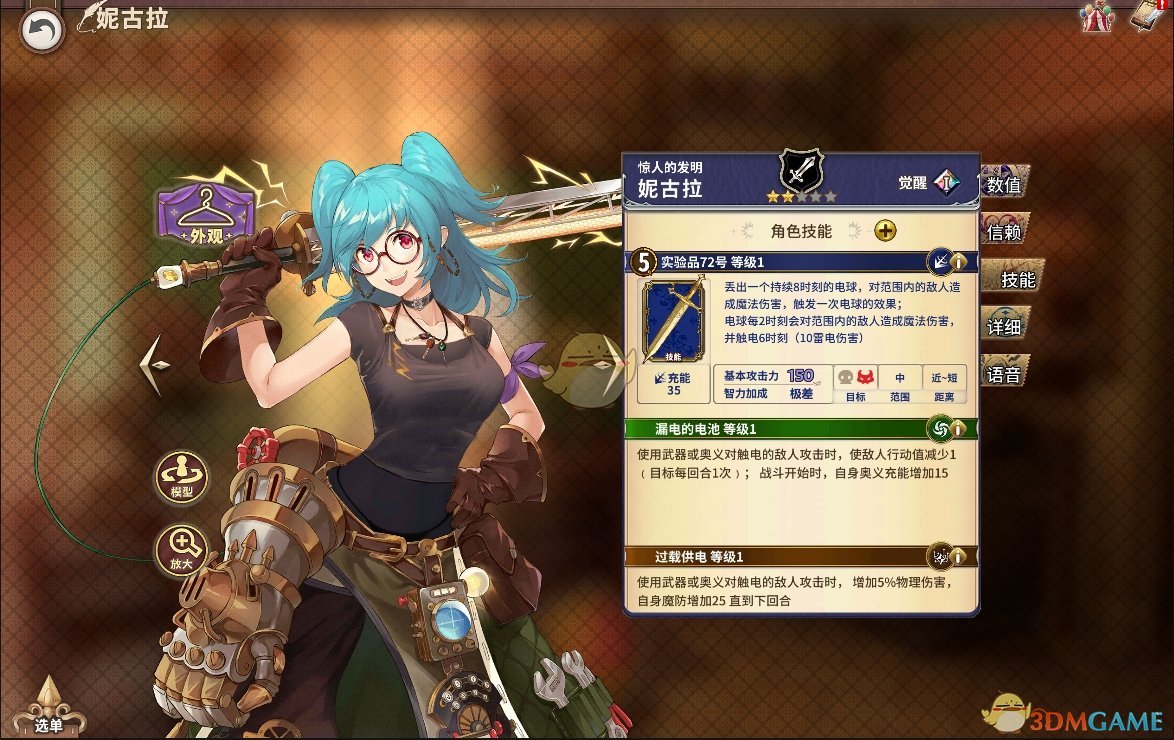This screenshot has width=1174, height=740.
Task: Click the back arrow button
Action: click(41, 30)
